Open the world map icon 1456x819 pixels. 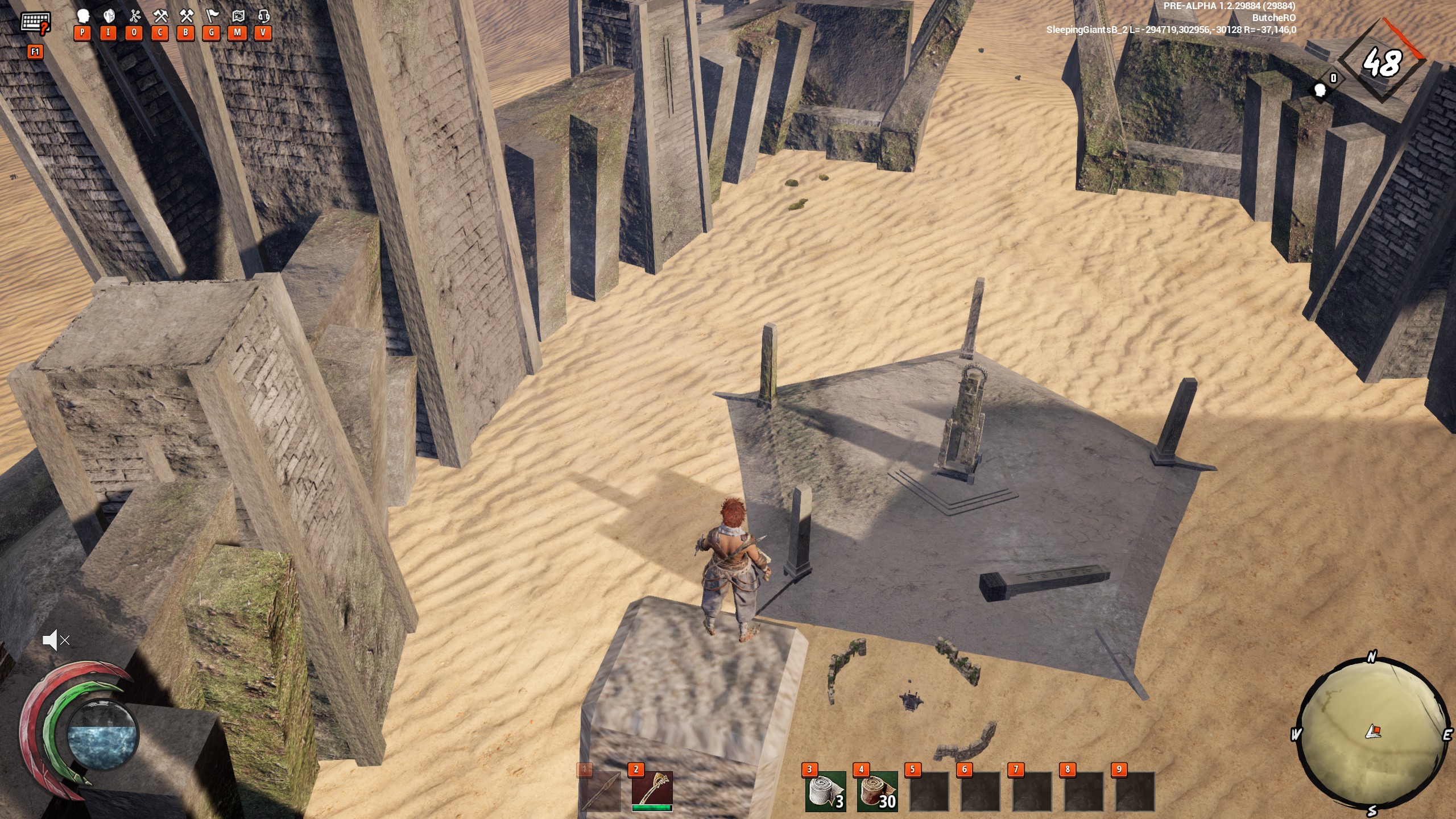(x=238, y=16)
